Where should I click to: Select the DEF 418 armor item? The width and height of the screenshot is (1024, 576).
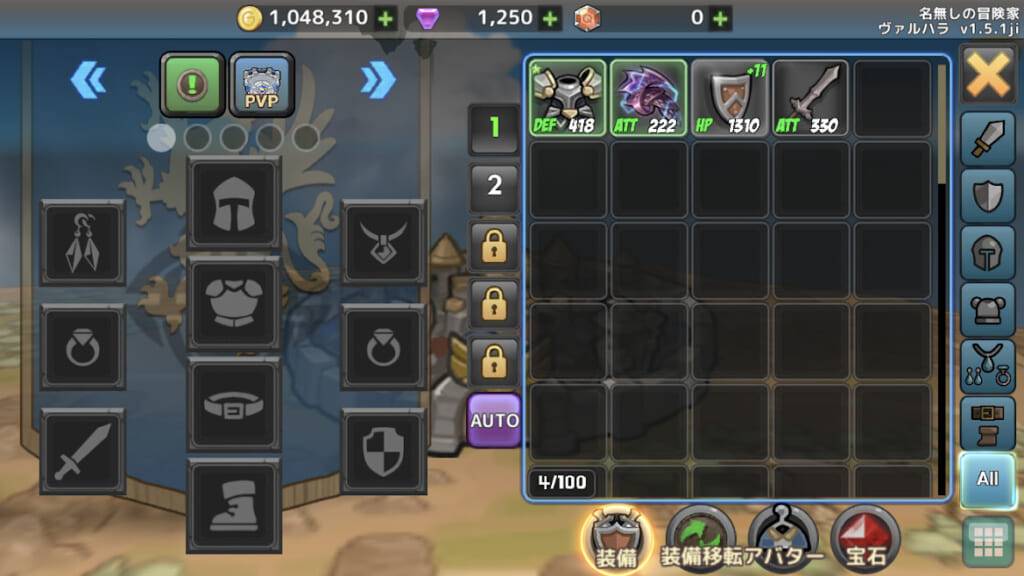pos(567,98)
